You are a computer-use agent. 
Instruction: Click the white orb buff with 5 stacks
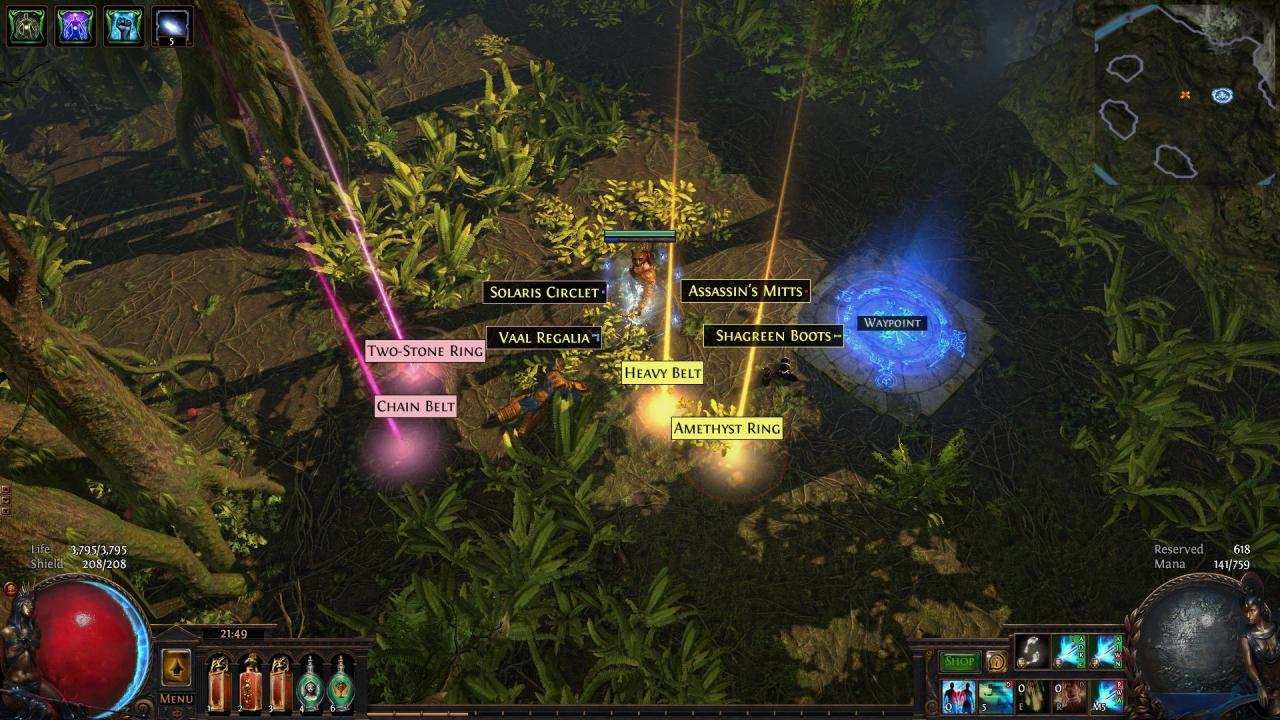[x=172, y=26]
